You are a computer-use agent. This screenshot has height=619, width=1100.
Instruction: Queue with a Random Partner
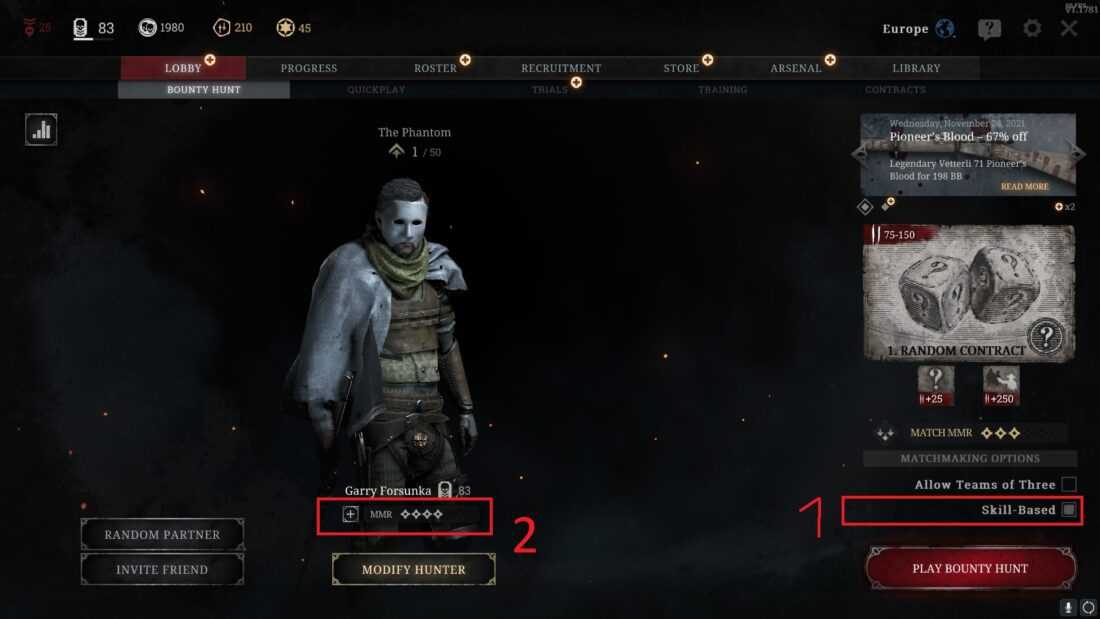[162, 535]
